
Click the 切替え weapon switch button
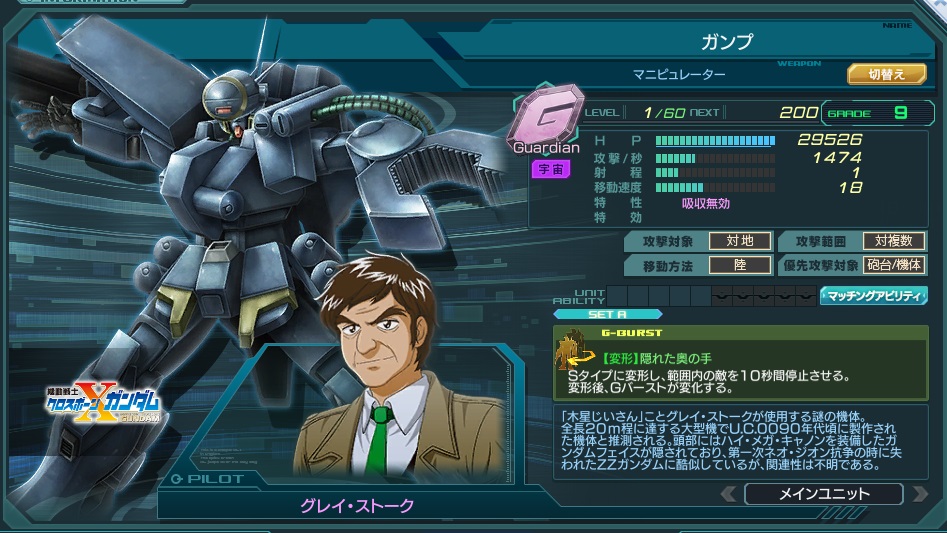(879, 74)
